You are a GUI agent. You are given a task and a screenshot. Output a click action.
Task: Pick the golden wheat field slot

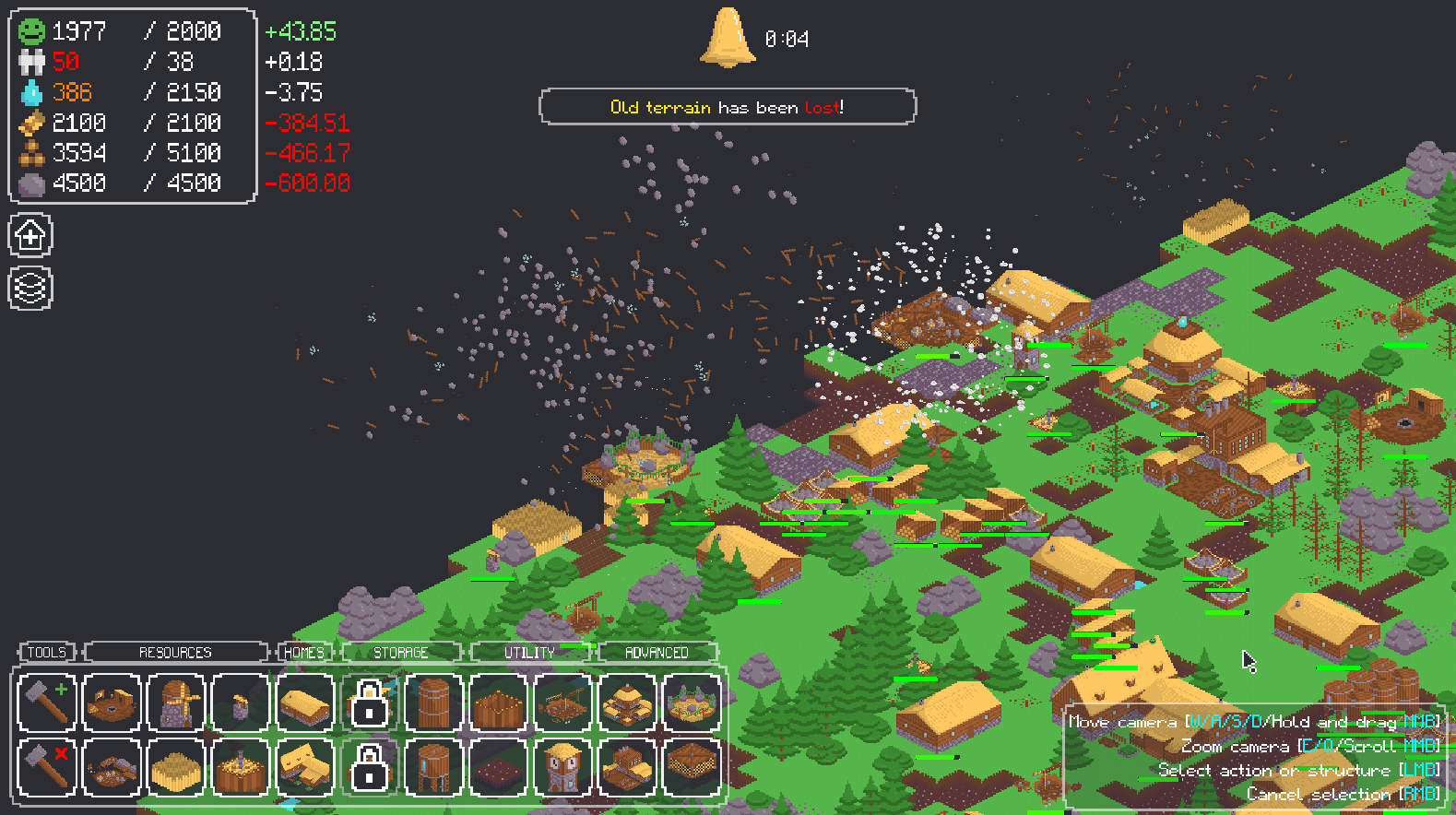(x=175, y=767)
